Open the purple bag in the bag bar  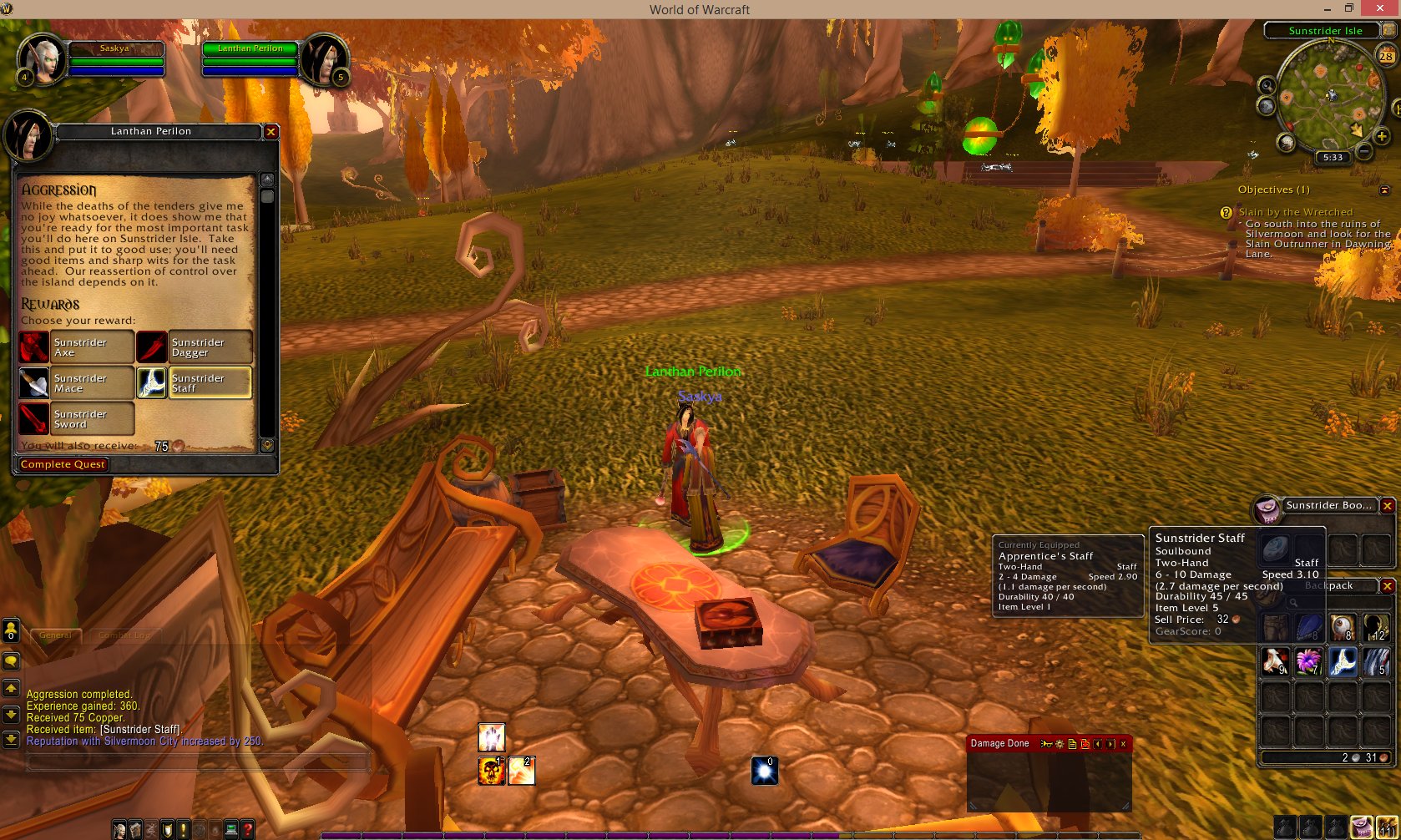coord(1362,827)
